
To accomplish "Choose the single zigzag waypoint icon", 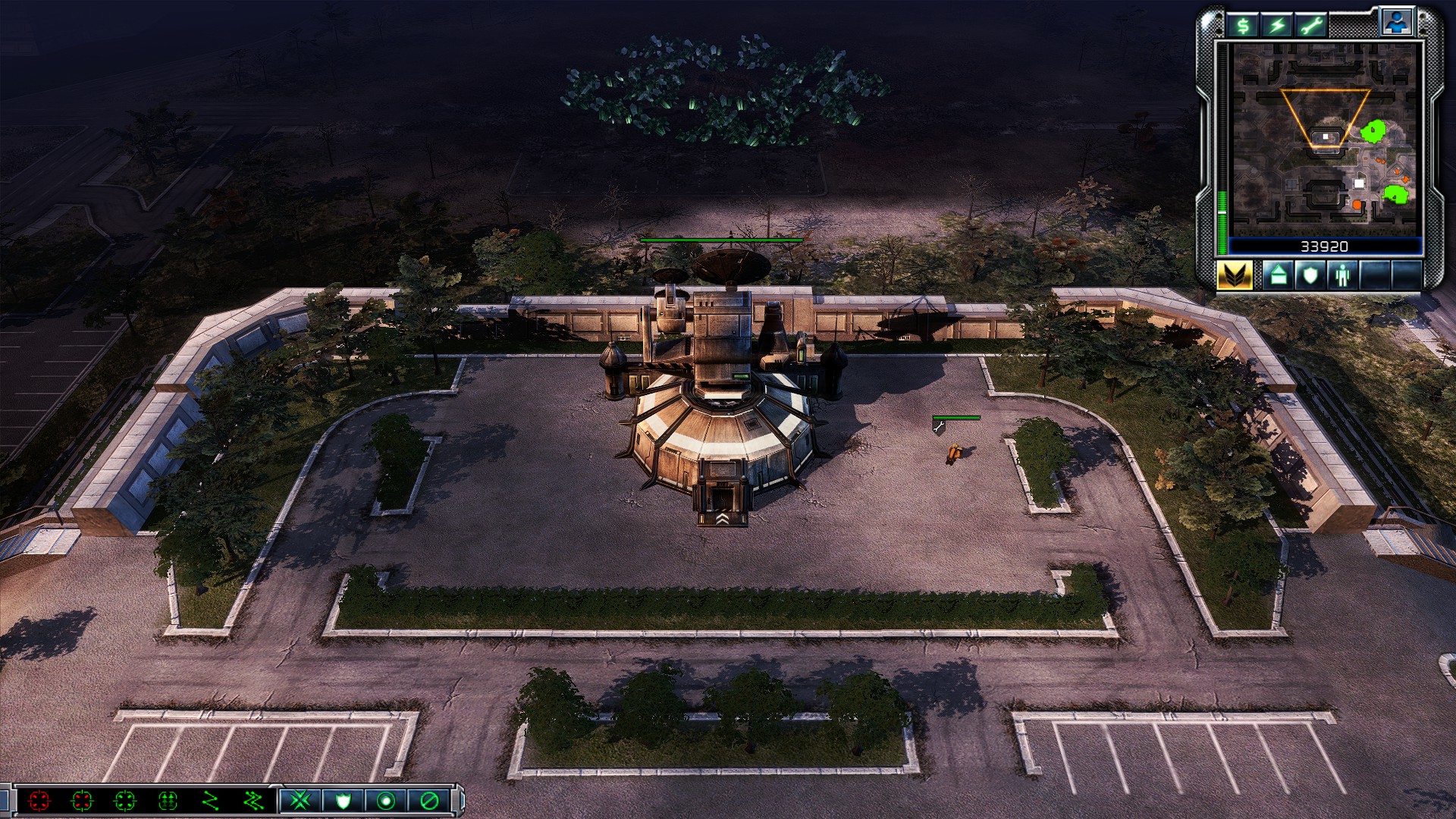I will [x=211, y=801].
